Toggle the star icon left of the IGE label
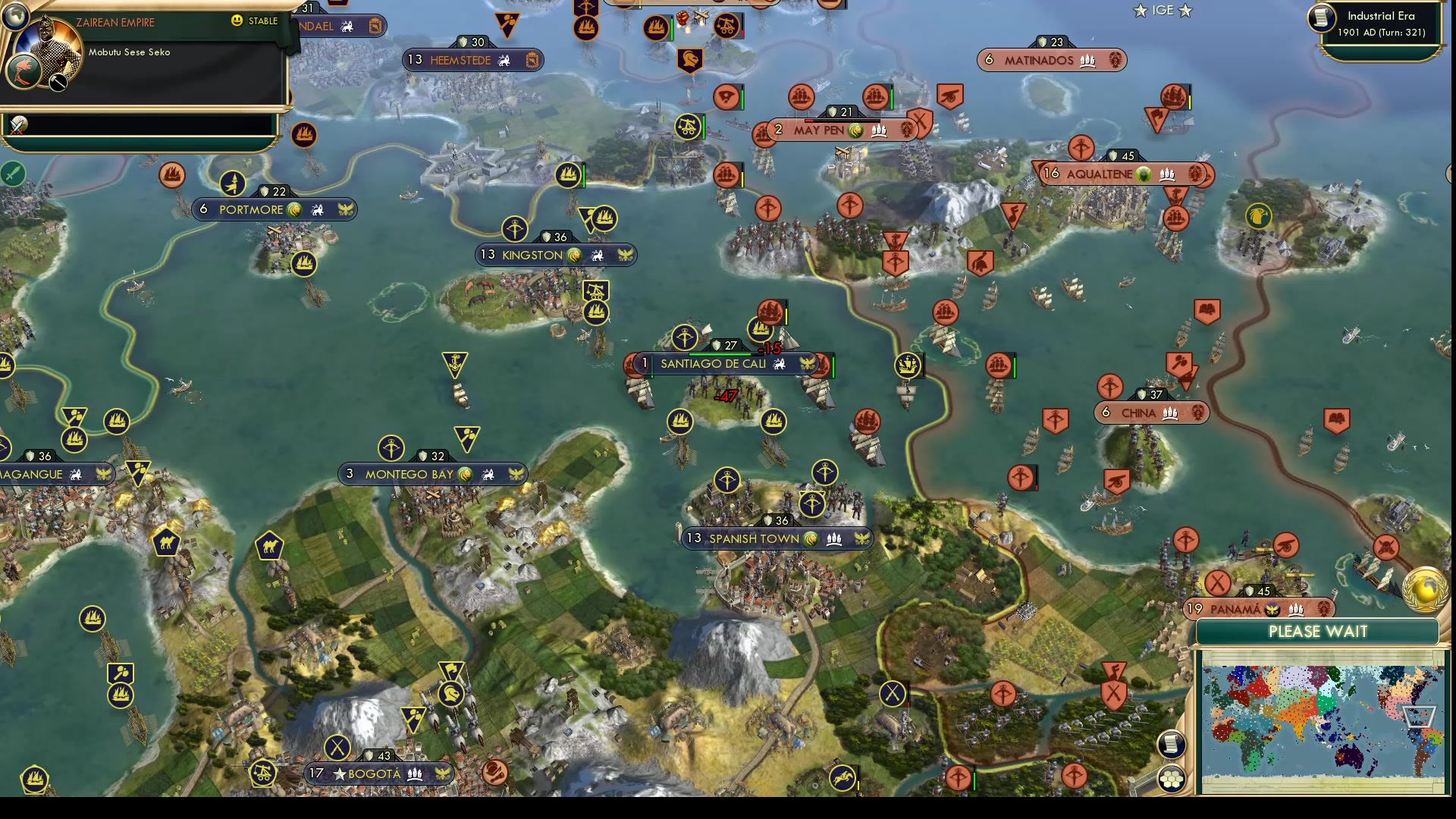The height and width of the screenshot is (819, 1456). click(x=1139, y=11)
